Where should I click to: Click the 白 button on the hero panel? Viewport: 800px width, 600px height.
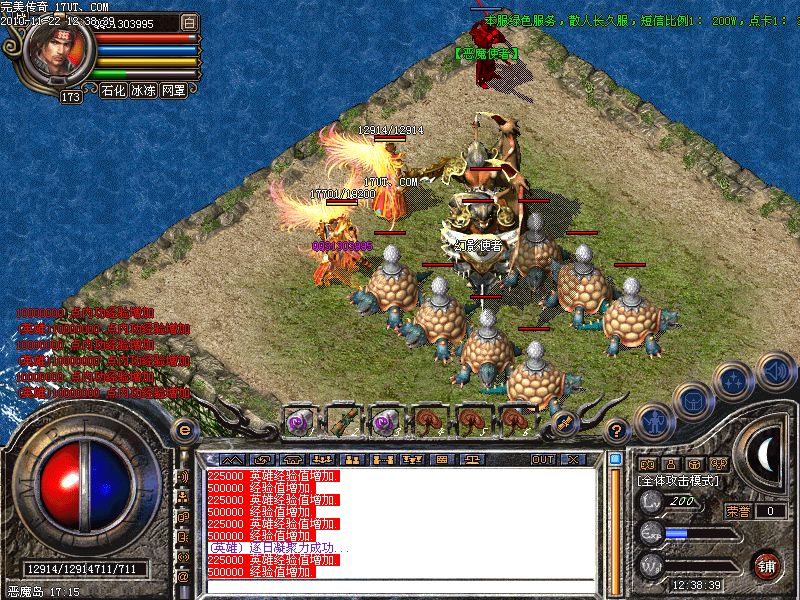pyautogui.click(x=190, y=22)
